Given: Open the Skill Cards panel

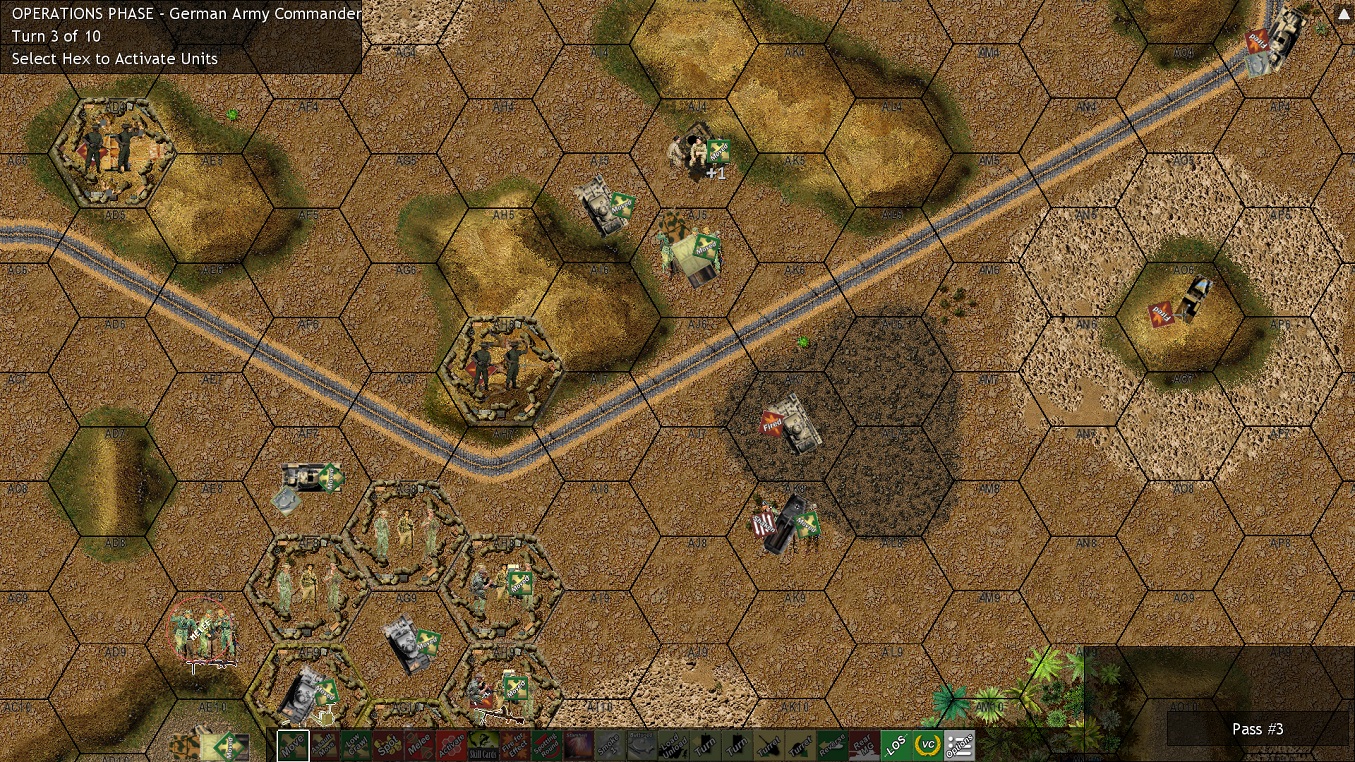Looking at the screenshot, I should click(481, 744).
